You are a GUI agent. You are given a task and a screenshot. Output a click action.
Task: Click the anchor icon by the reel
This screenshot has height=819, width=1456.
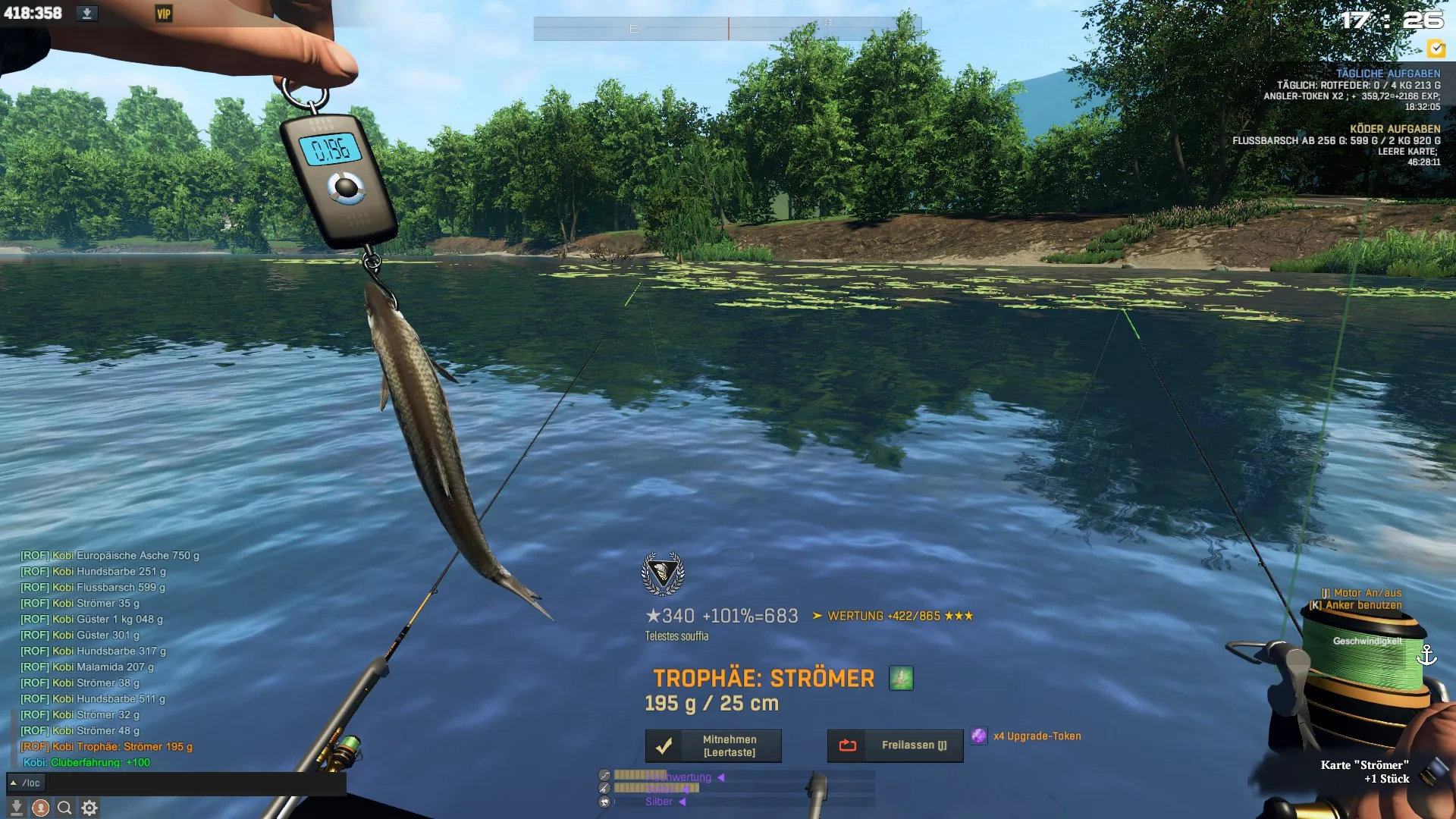click(1426, 654)
